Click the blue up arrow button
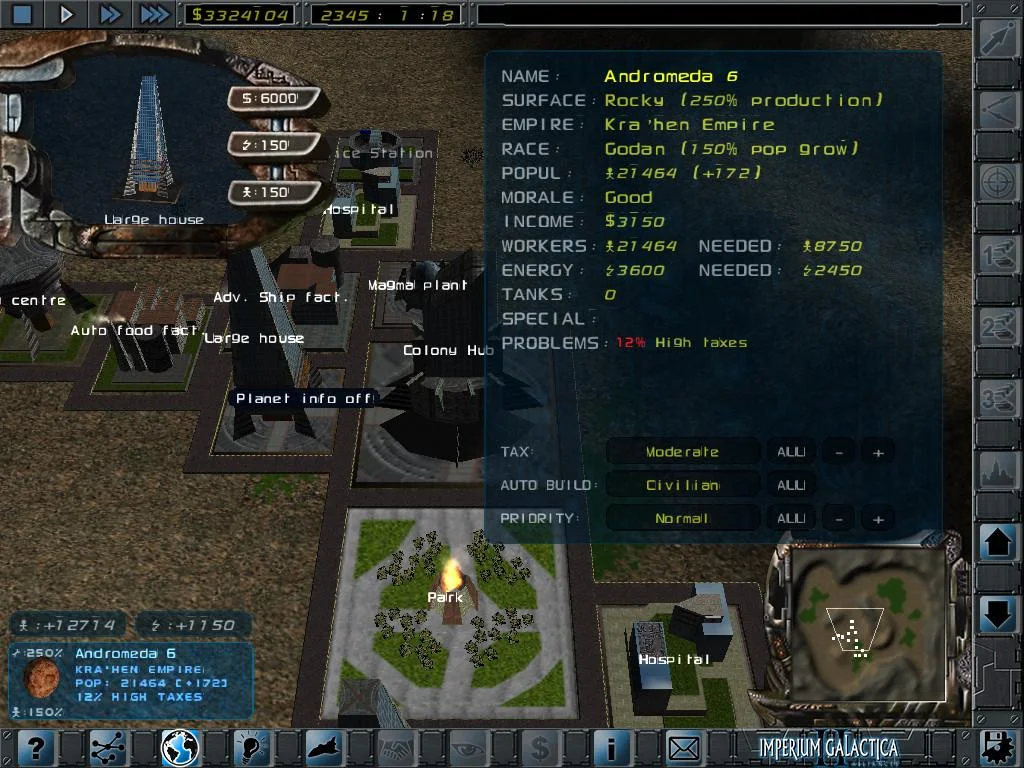 [998, 545]
